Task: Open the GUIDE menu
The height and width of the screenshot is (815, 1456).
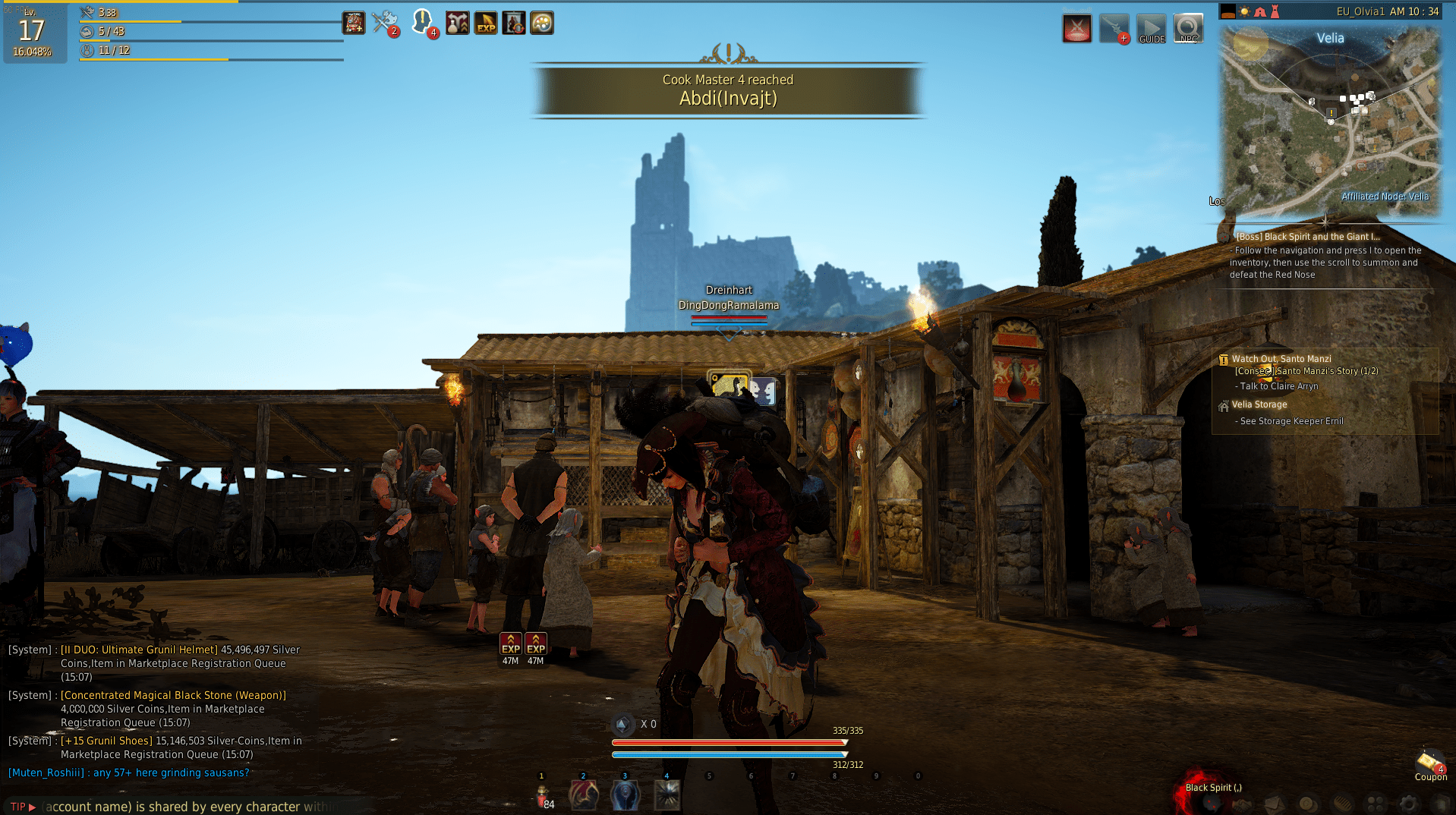Action: 1151,27
